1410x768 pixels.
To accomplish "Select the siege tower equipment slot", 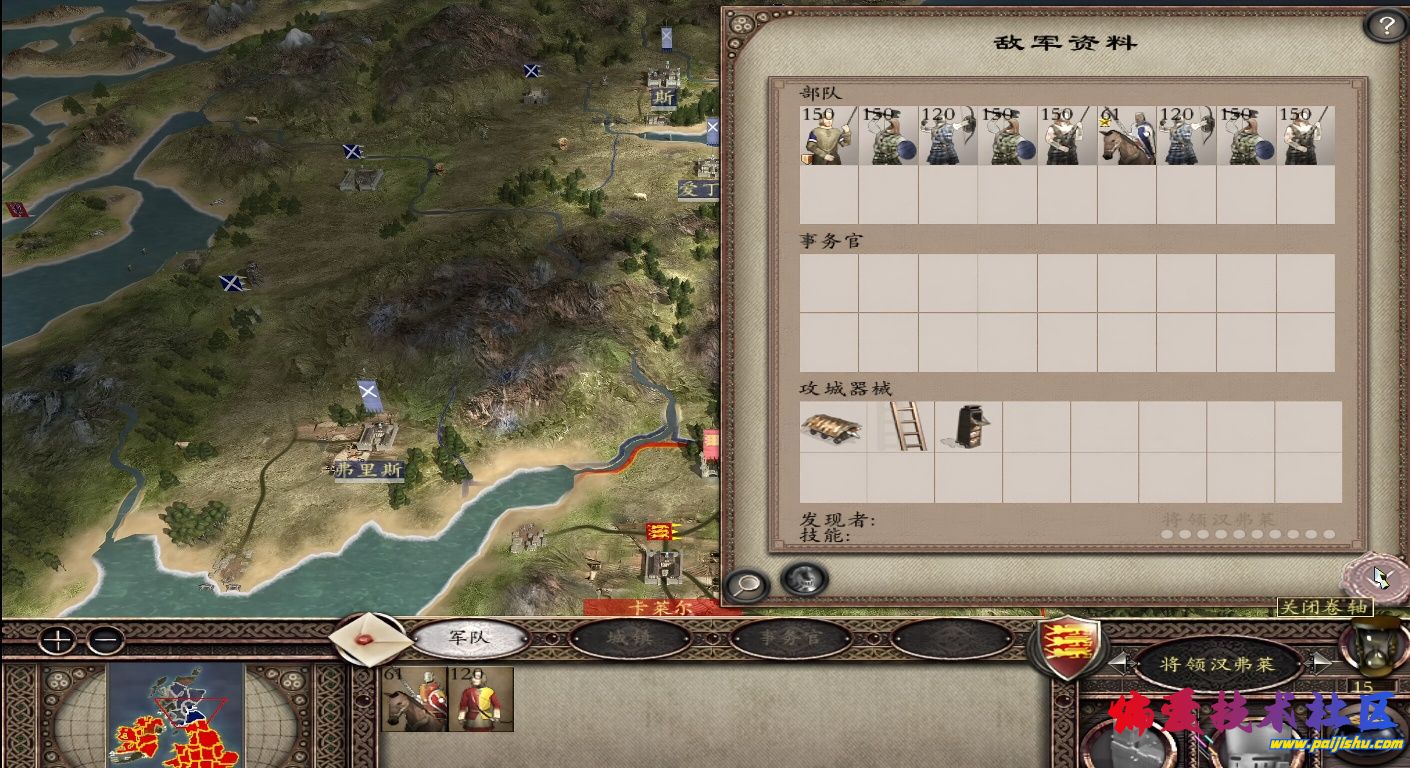I will click(x=966, y=427).
